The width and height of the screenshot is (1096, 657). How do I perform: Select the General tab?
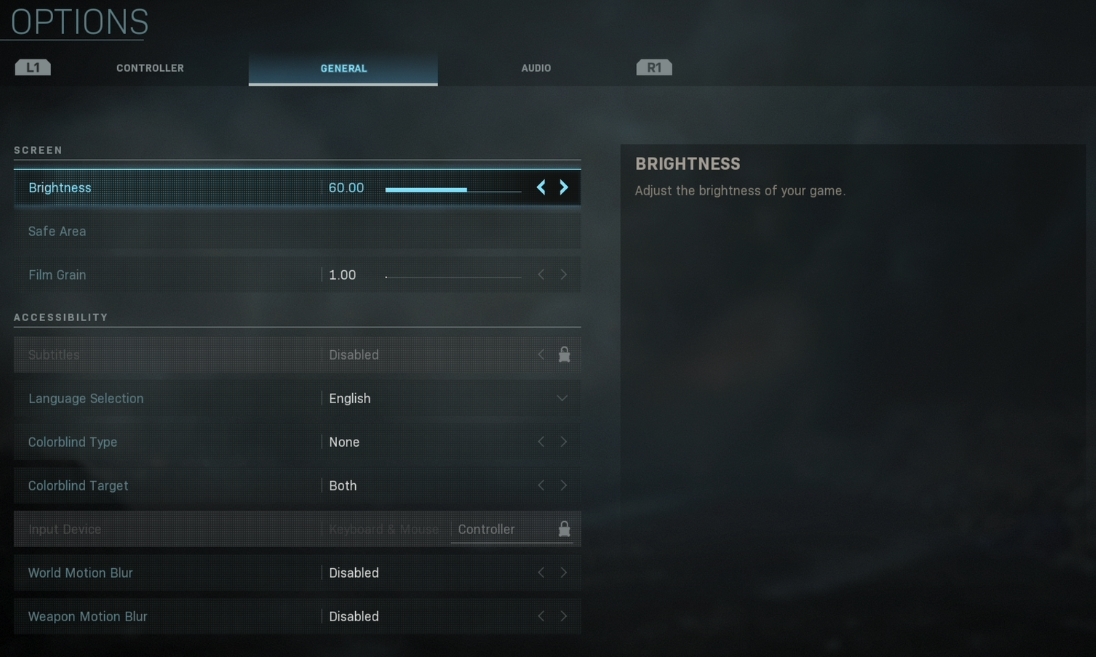[343, 68]
